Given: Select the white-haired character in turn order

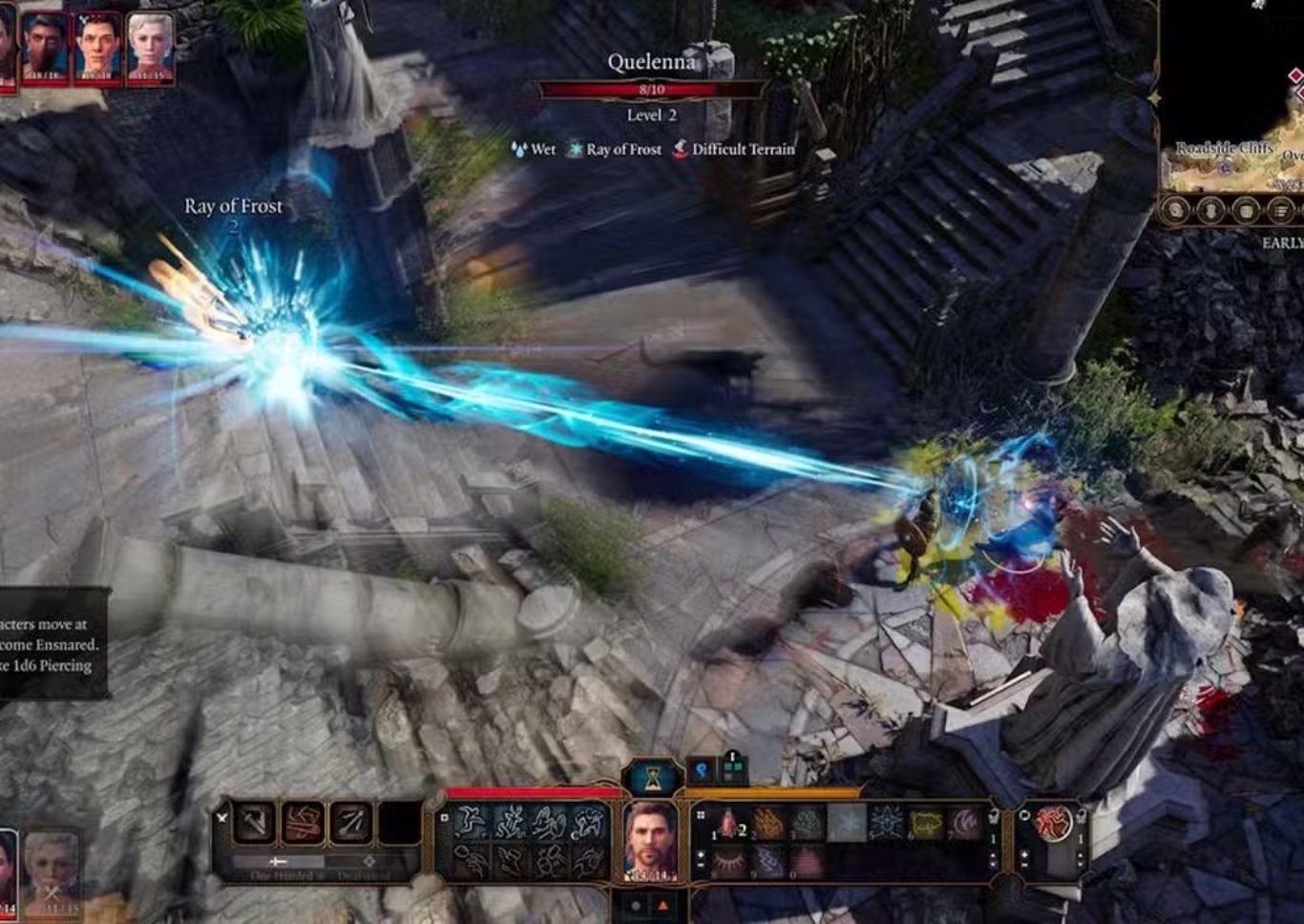Looking at the screenshot, I should click(x=150, y=45).
